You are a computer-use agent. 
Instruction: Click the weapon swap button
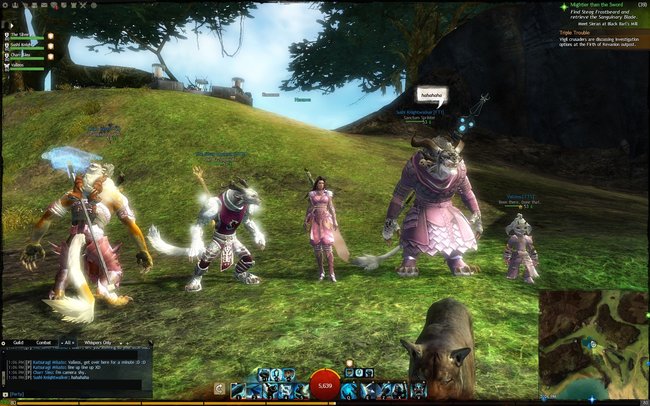(220, 388)
